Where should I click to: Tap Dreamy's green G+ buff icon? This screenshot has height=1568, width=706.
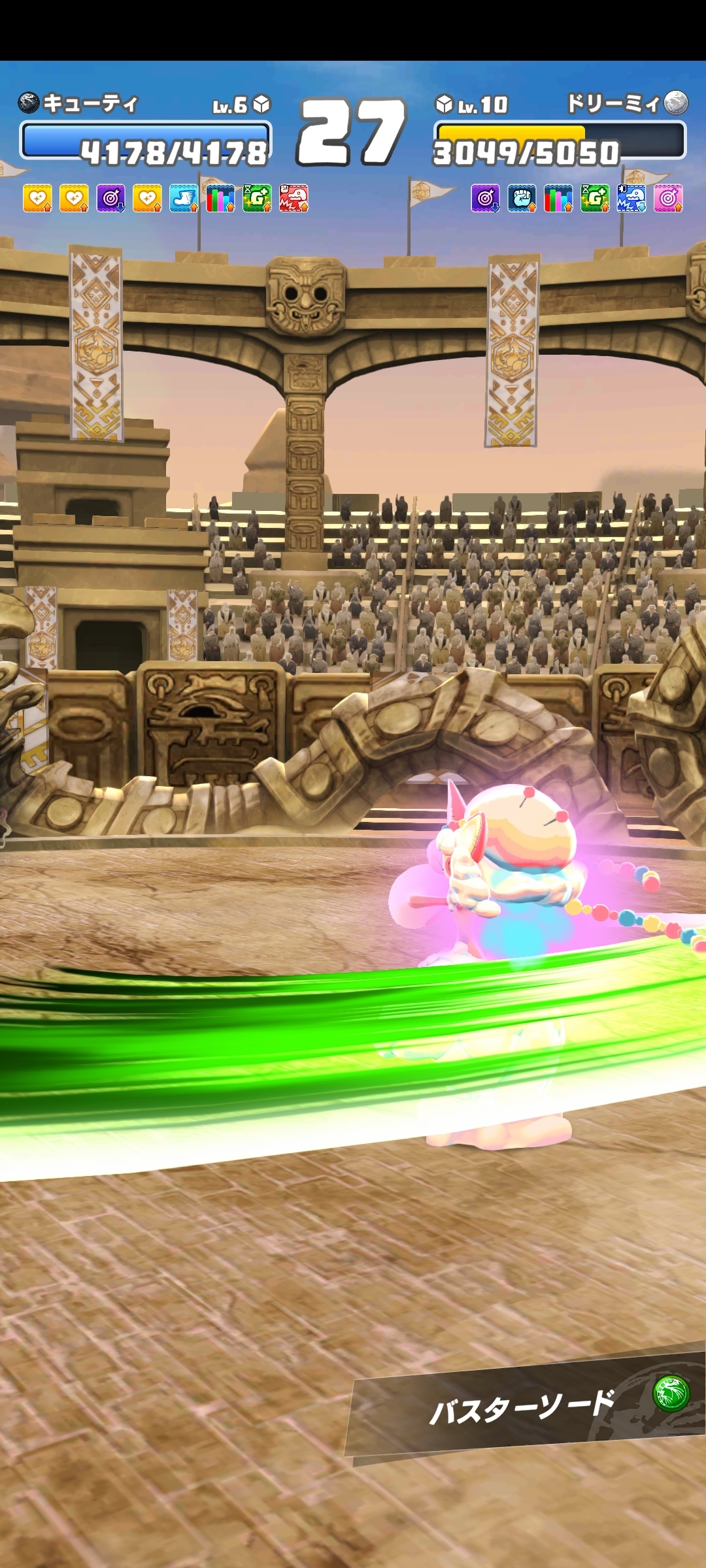[x=595, y=198]
